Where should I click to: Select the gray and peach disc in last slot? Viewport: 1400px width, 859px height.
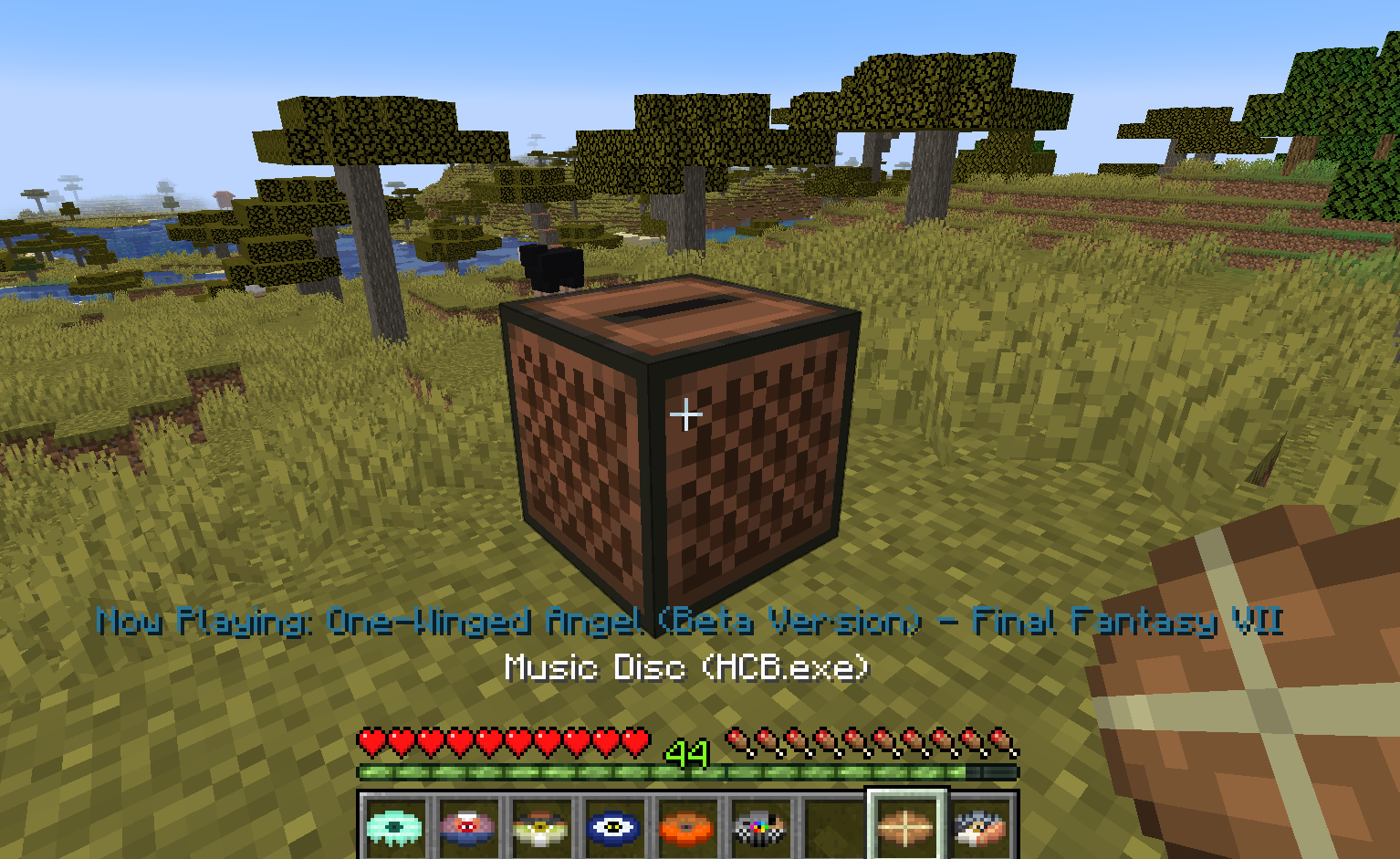point(980,827)
